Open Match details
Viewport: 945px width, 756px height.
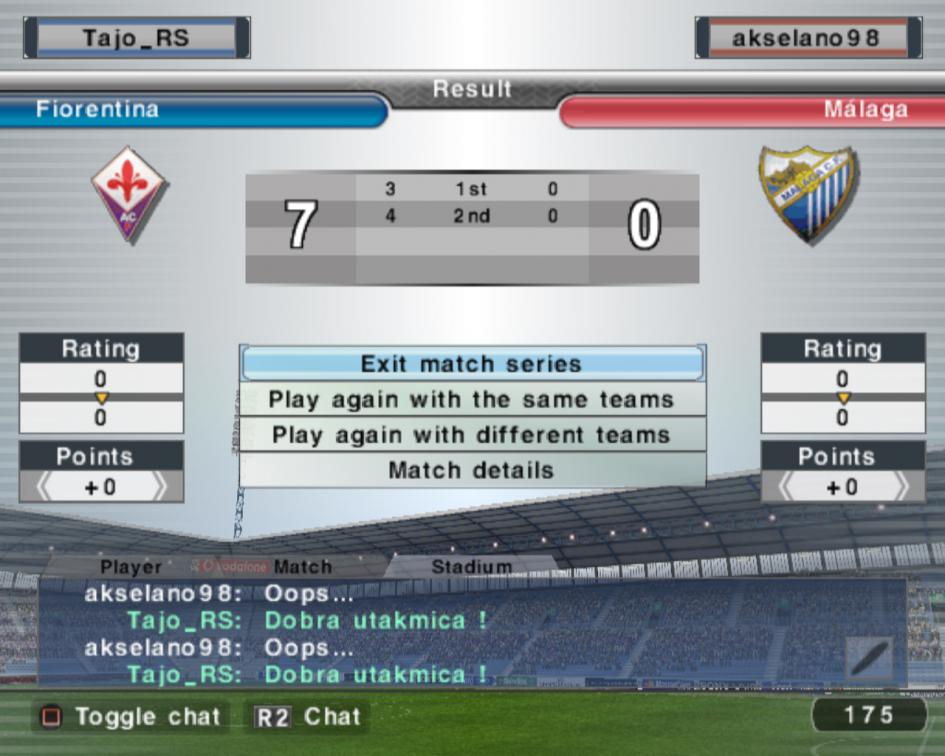click(471, 470)
